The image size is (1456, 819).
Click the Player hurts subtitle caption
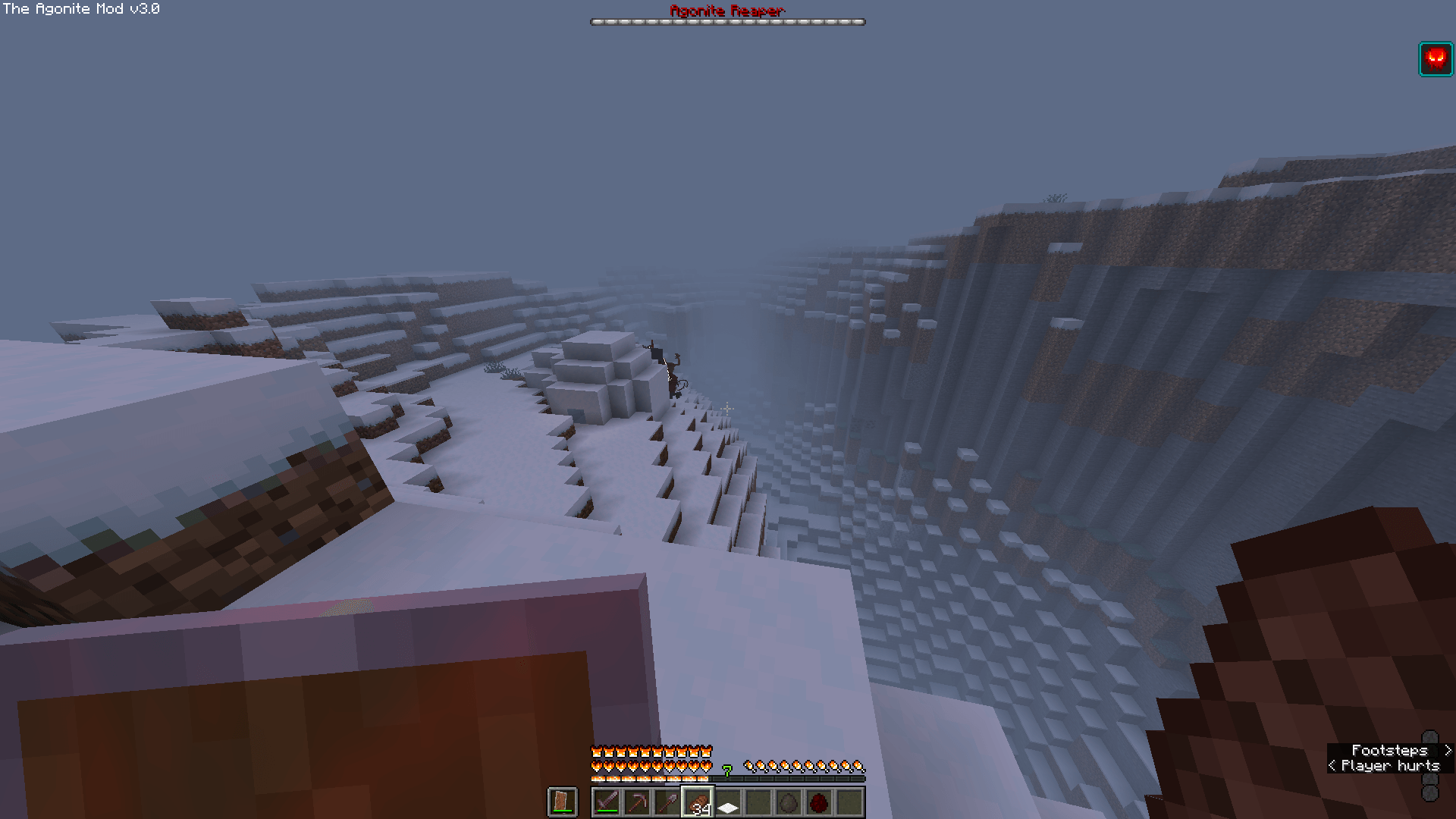[x=1388, y=766]
